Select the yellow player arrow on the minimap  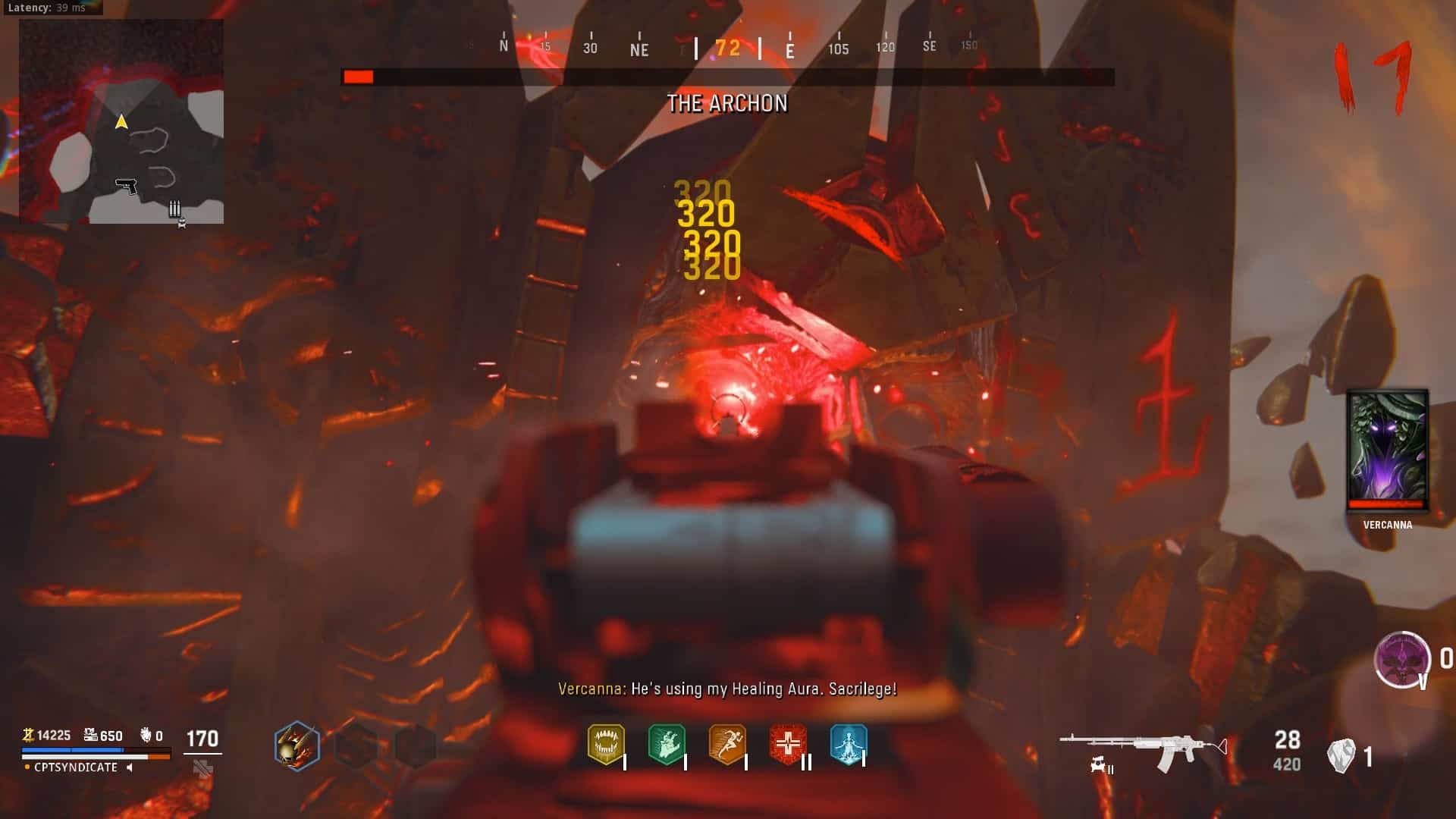tap(121, 122)
